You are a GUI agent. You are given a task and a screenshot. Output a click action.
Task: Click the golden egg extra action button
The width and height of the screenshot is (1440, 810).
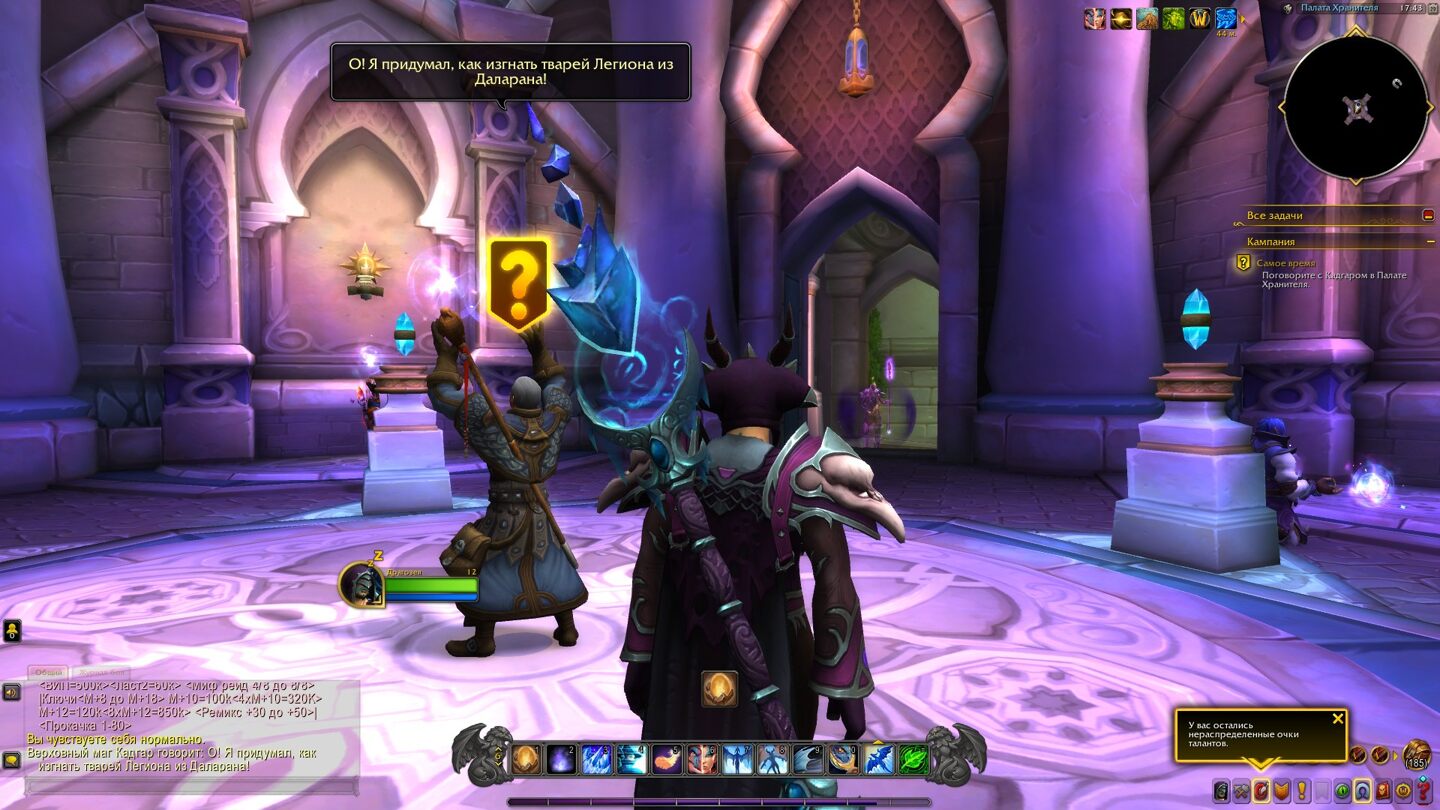719,689
